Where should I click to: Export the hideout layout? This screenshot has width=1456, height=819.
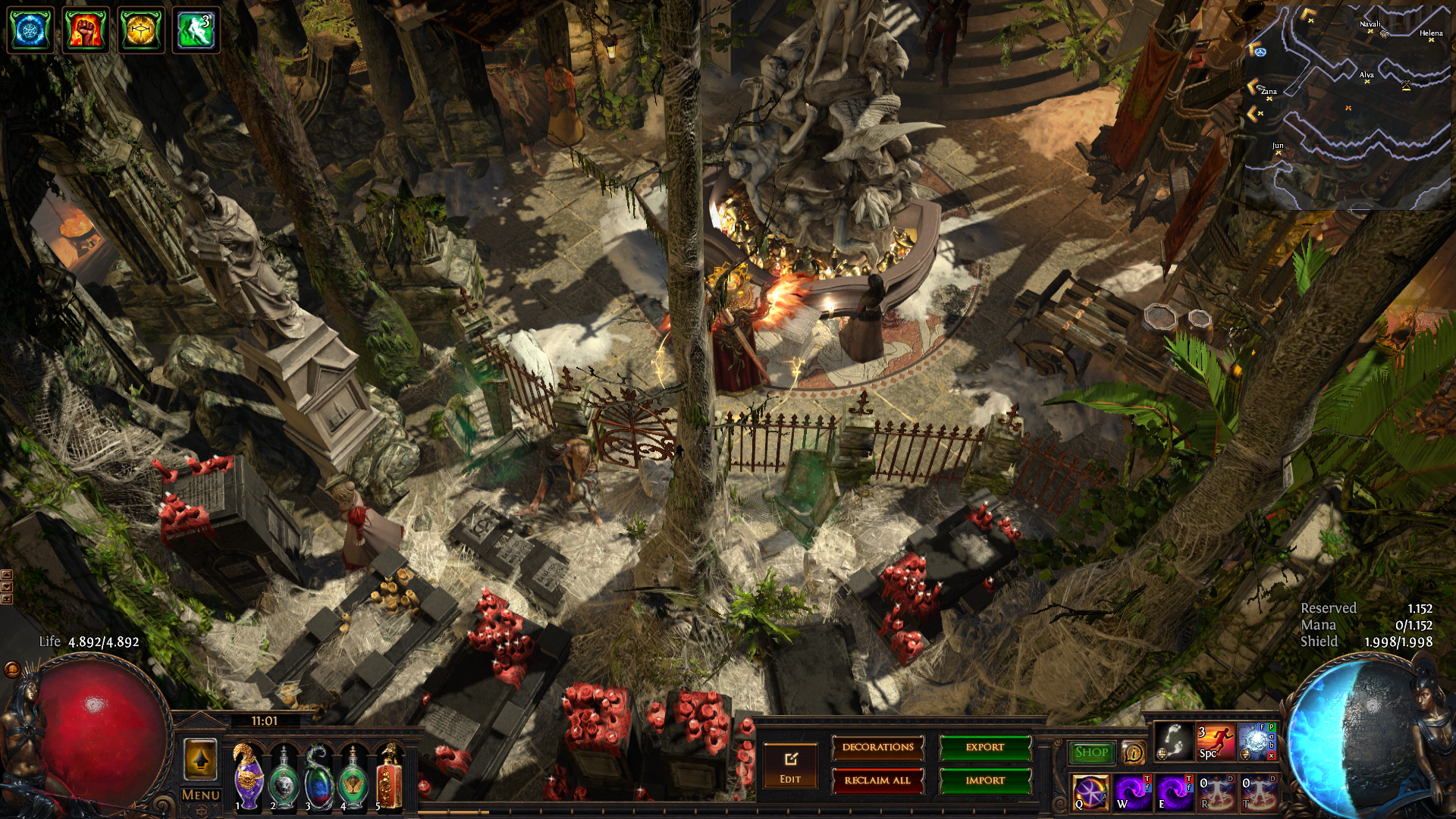(985, 748)
